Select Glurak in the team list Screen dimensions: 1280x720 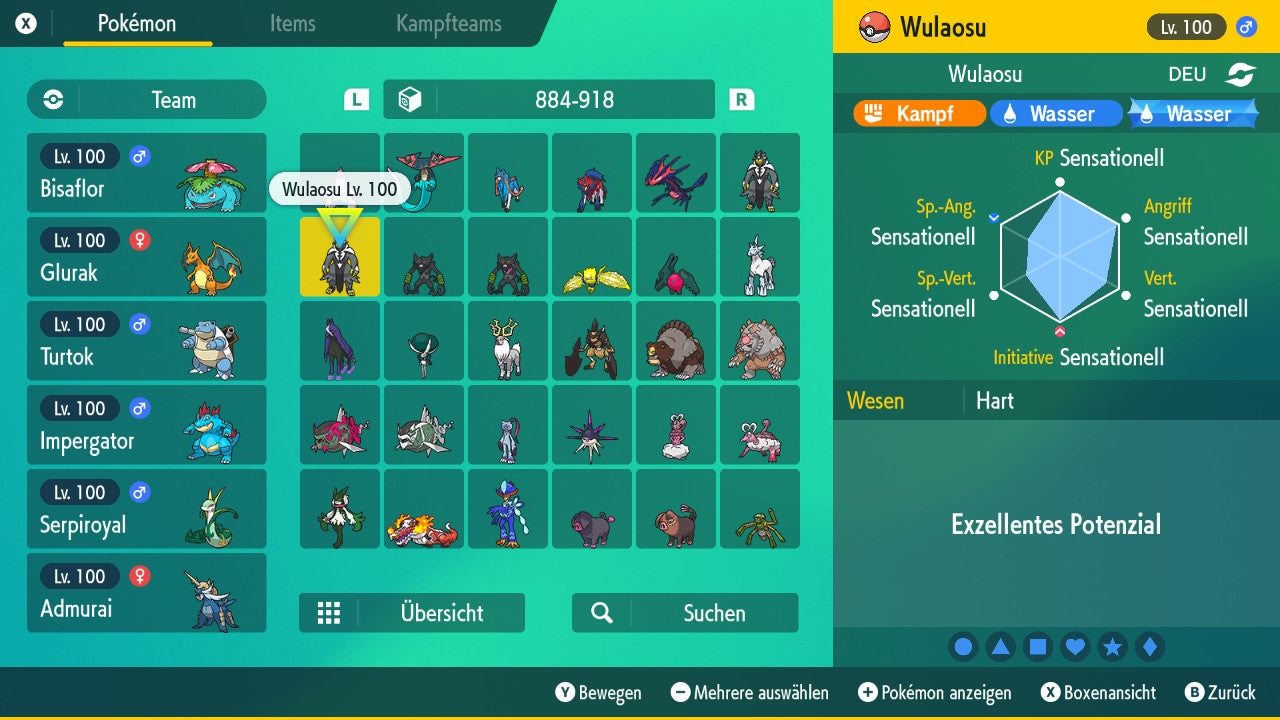(x=146, y=257)
